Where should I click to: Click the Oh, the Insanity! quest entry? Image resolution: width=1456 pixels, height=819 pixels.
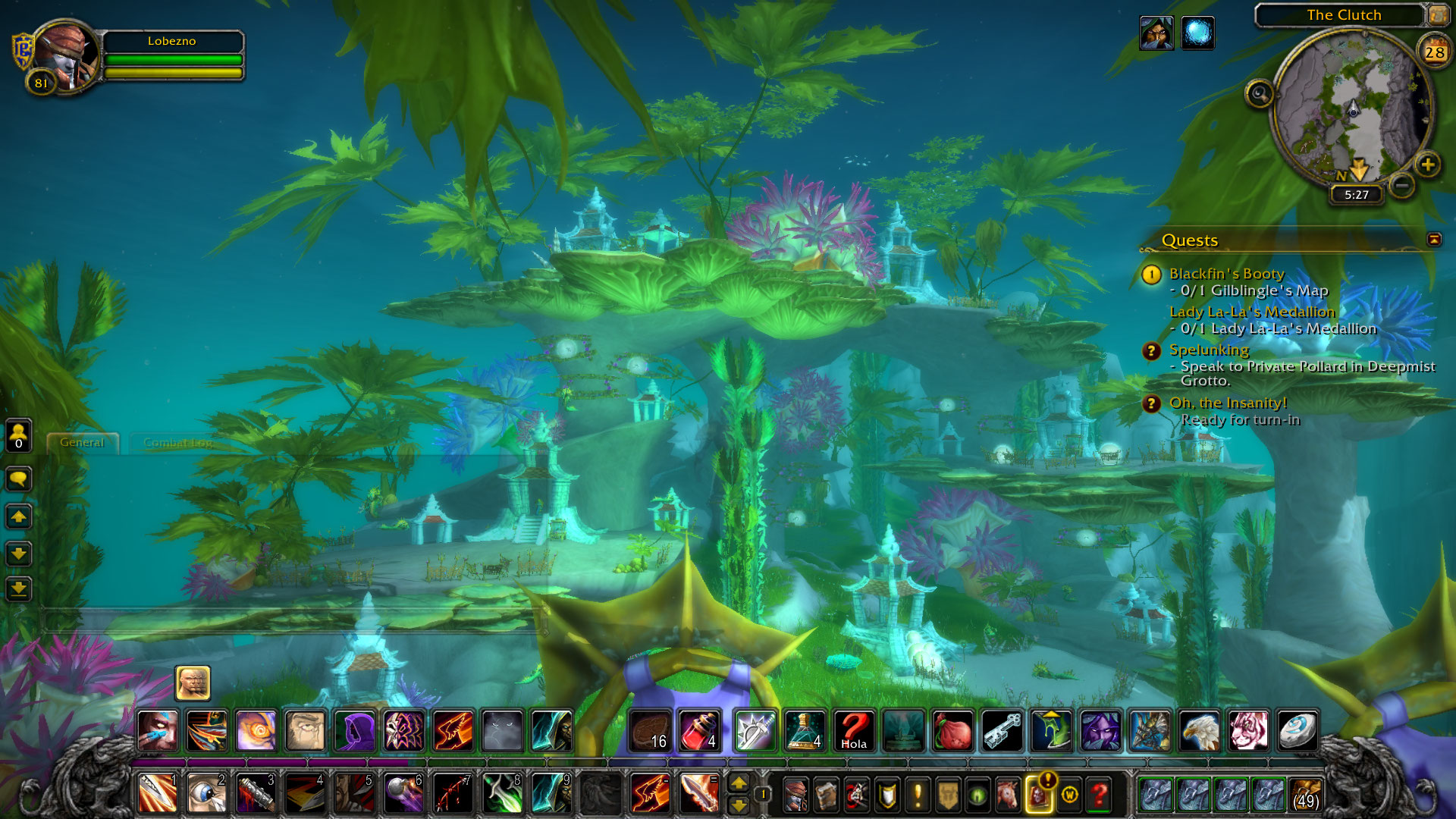[1228, 403]
